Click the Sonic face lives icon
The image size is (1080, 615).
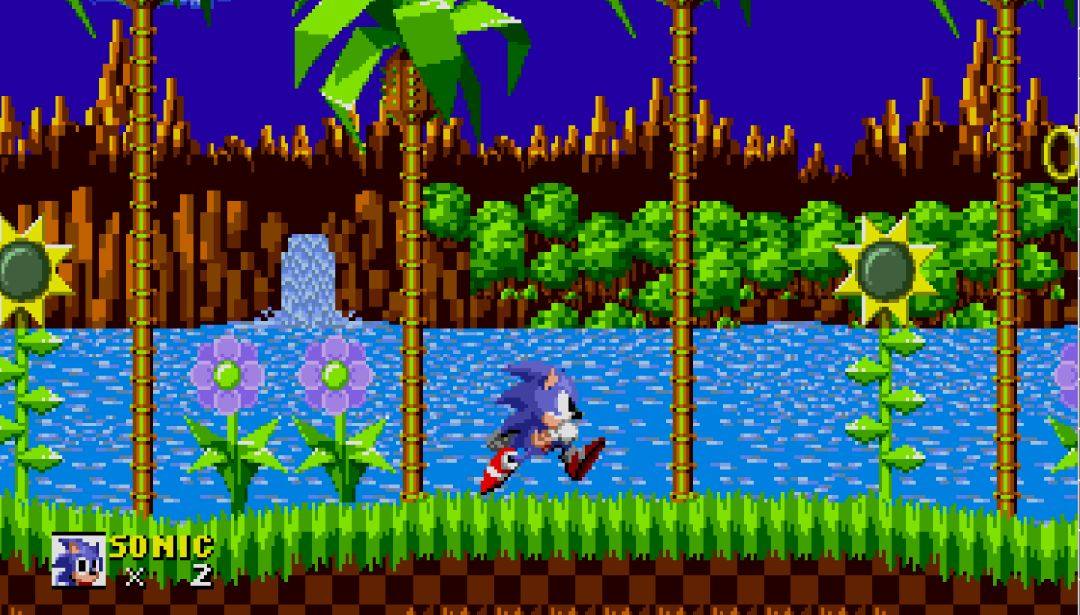[x=78, y=560]
